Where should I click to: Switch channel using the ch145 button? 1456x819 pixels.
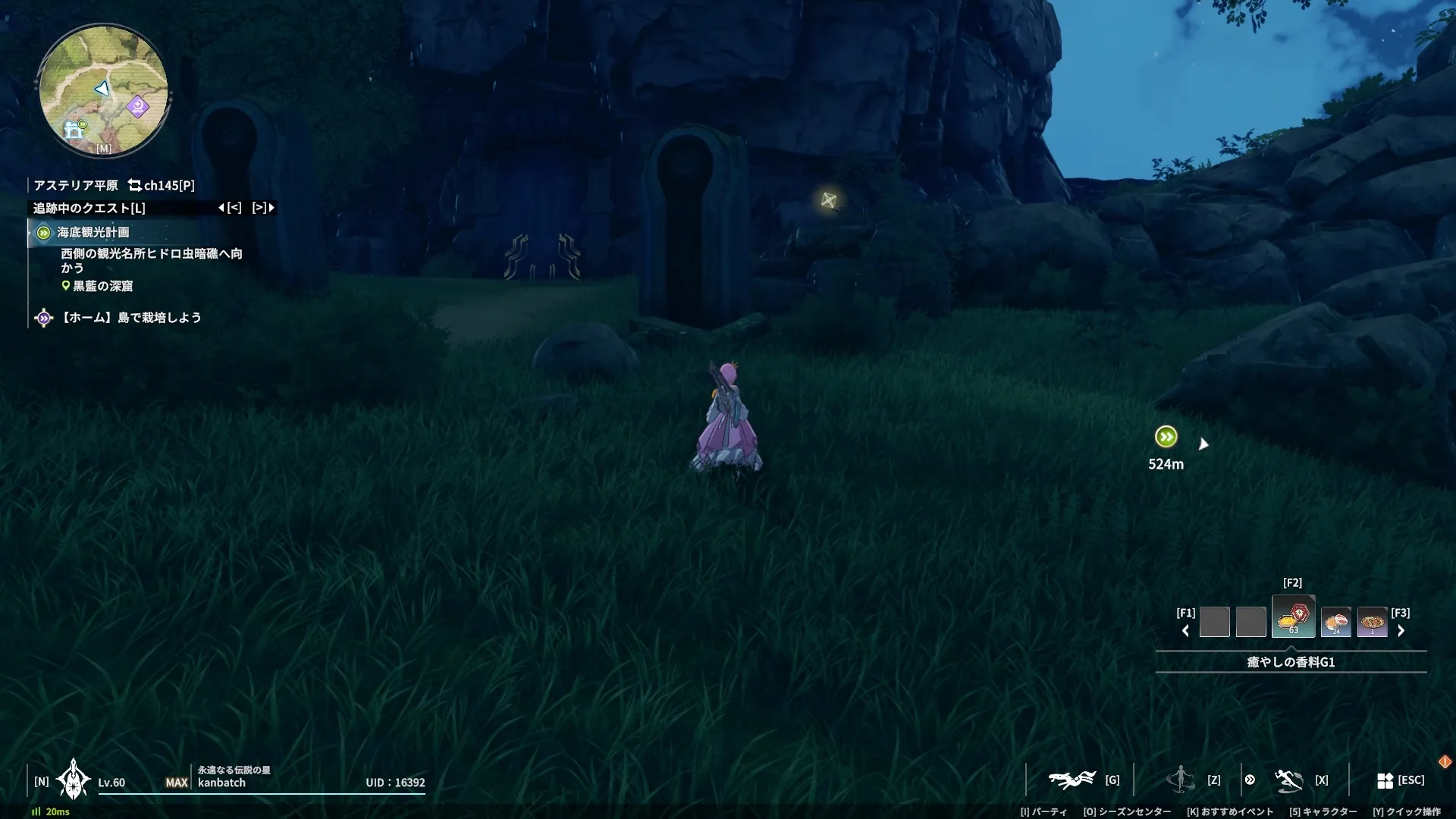pos(162,185)
